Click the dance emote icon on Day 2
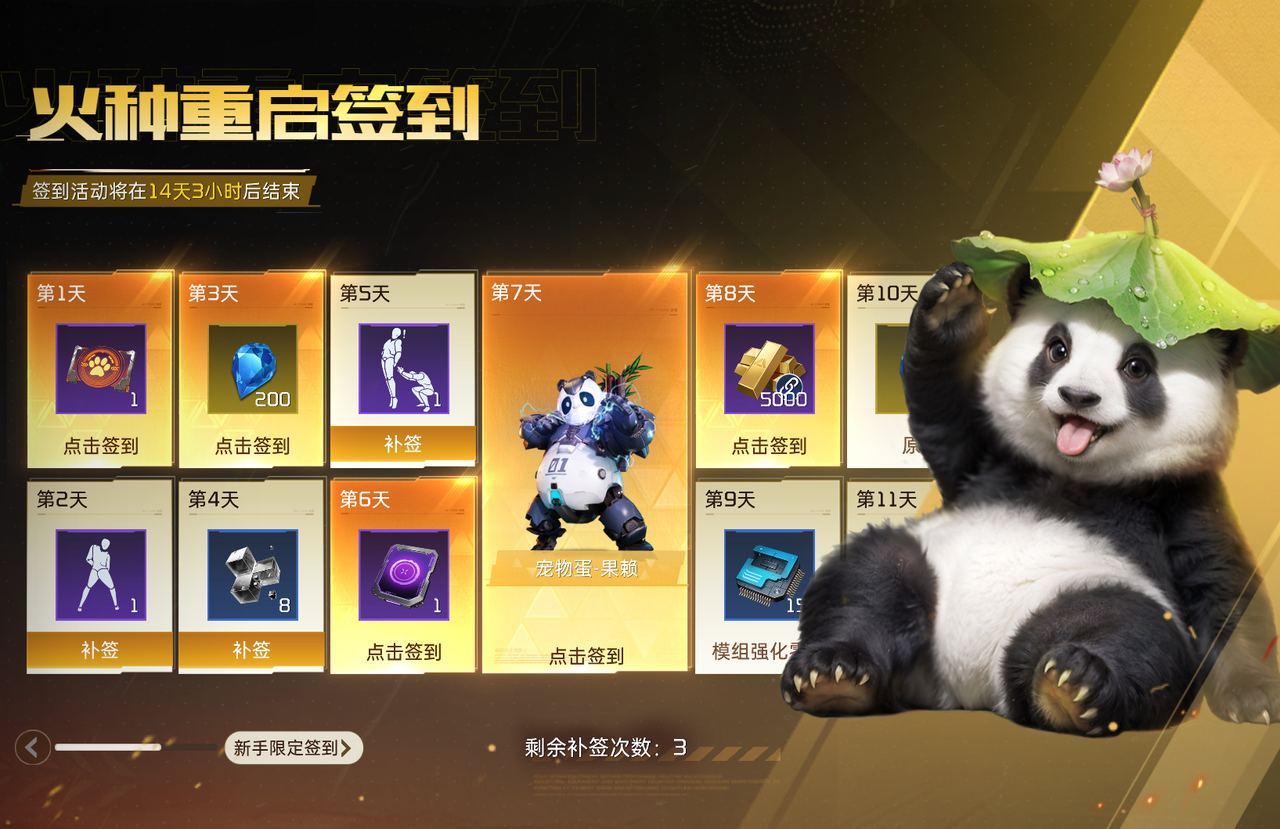1280x829 pixels. pyautogui.click(x=100, y=575)
